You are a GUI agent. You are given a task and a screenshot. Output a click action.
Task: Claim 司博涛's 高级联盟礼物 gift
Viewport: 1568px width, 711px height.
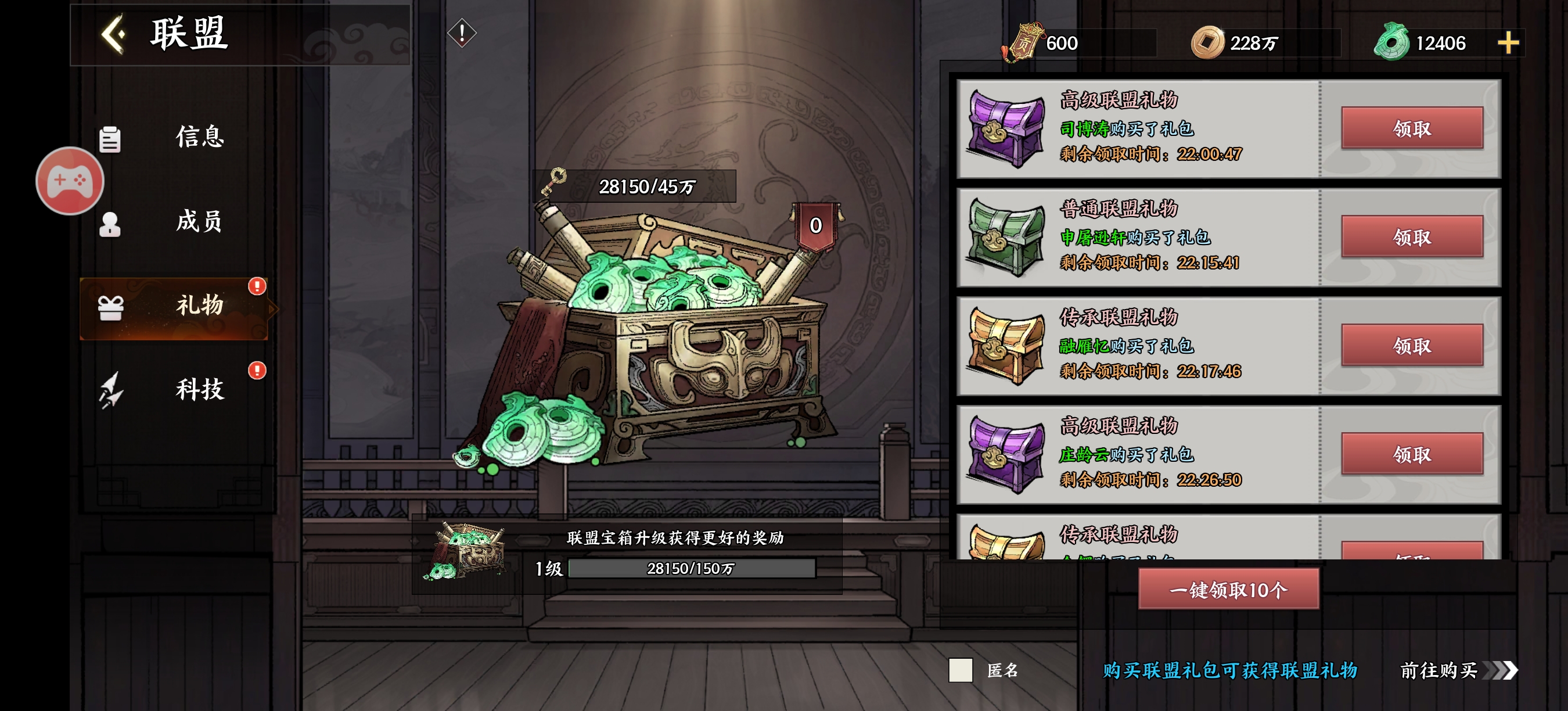click(1412, 128)
